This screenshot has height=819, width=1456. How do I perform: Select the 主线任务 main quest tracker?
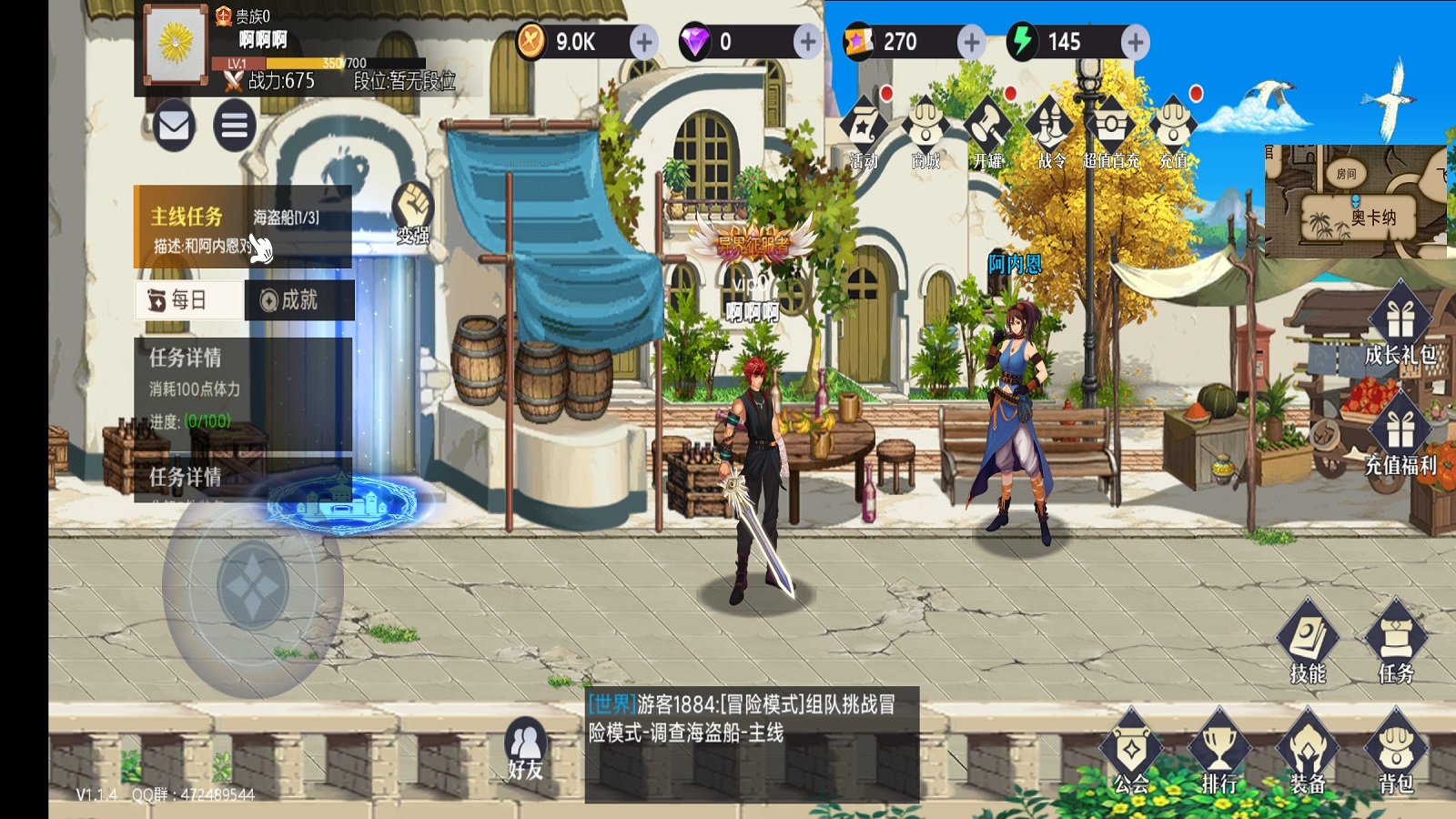[242, 227]
